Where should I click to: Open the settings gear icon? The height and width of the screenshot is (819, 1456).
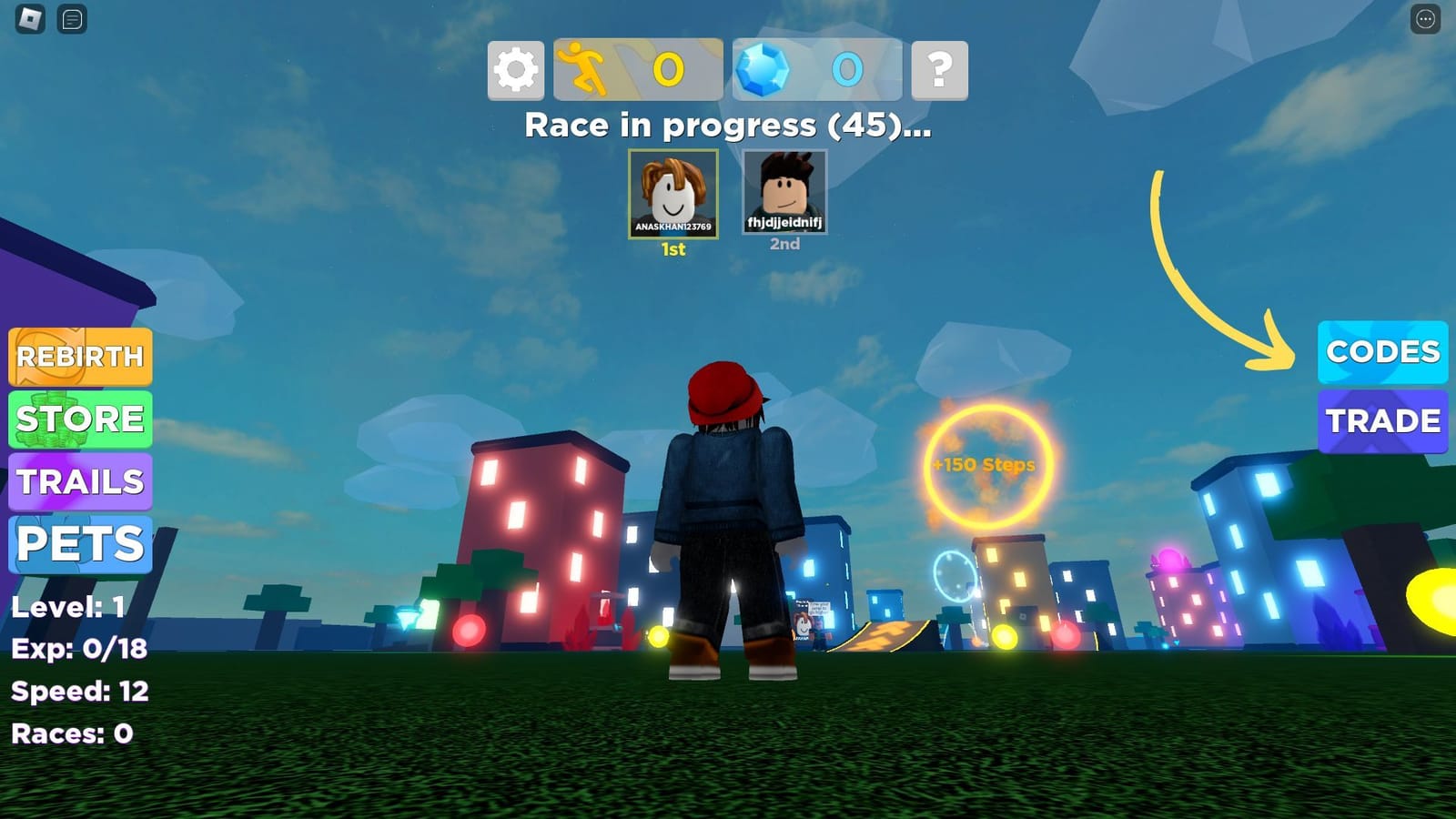516,70
